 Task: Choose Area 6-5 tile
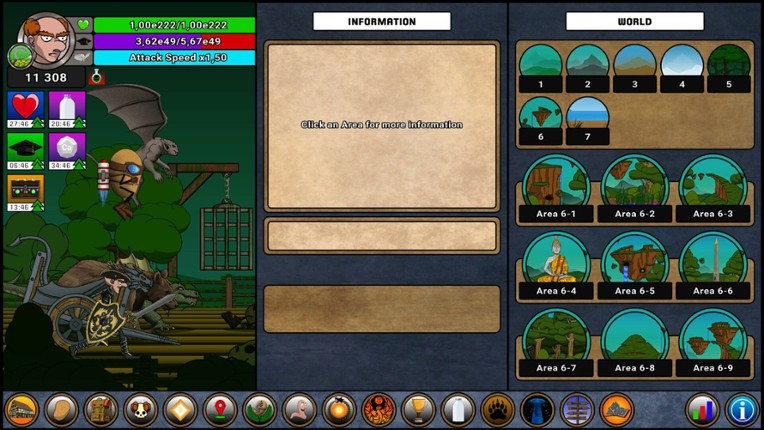coord(632,265)
